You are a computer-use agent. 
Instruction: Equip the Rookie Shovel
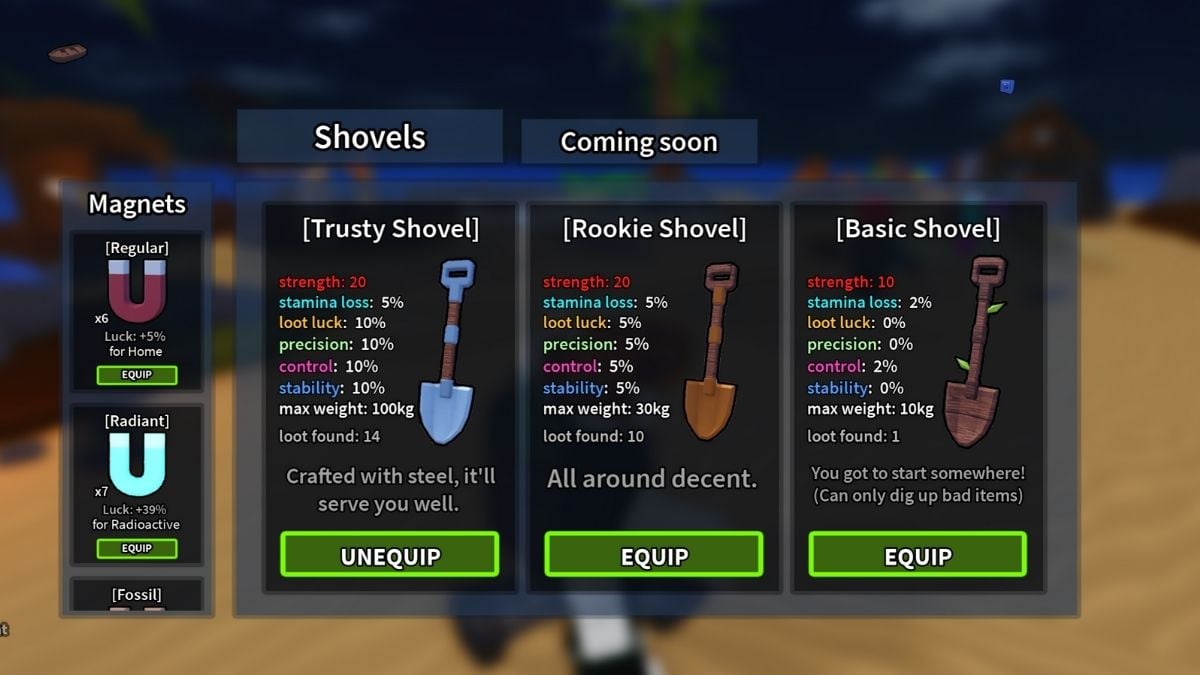click(653, 555)
